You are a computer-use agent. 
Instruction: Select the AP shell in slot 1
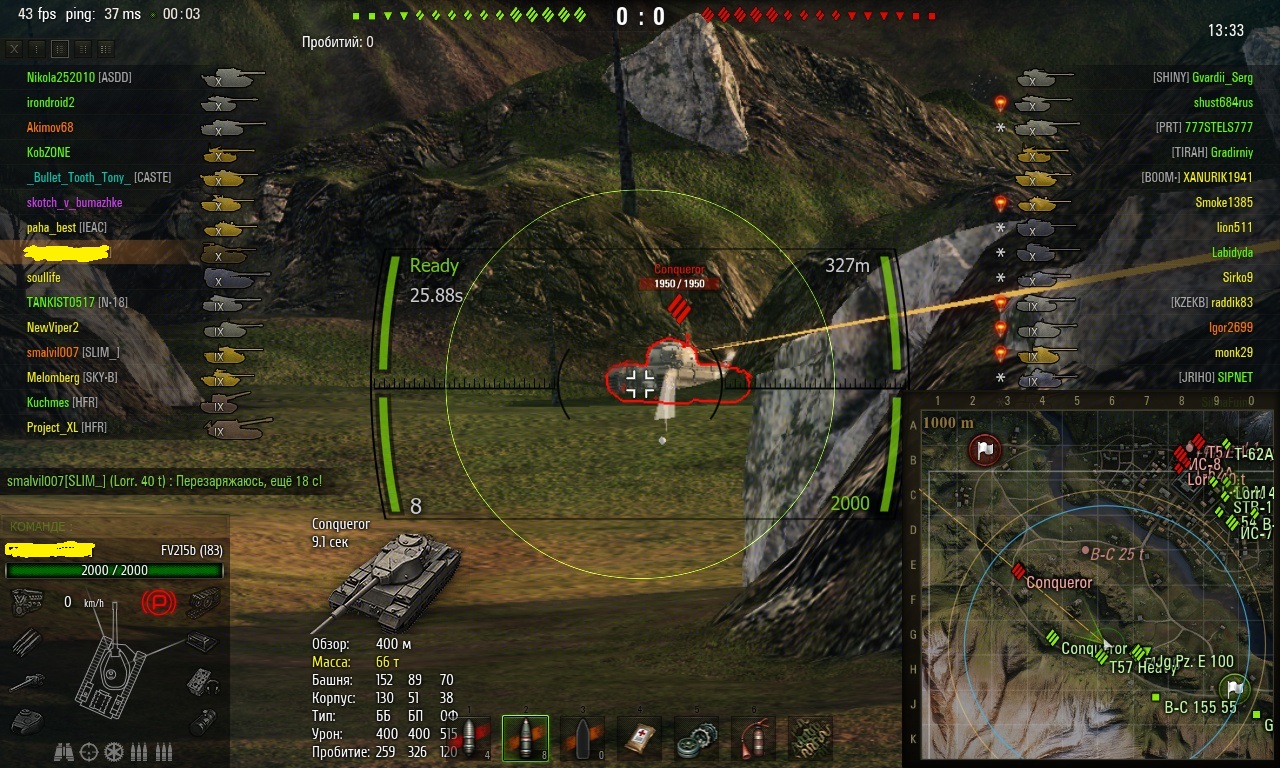point(470,739)
